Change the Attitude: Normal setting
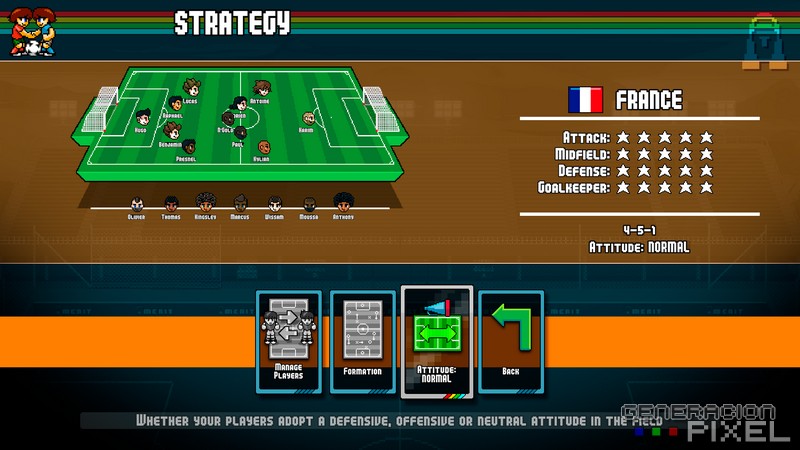Screen dimensions: 800x450 click(x=436, y=341)
